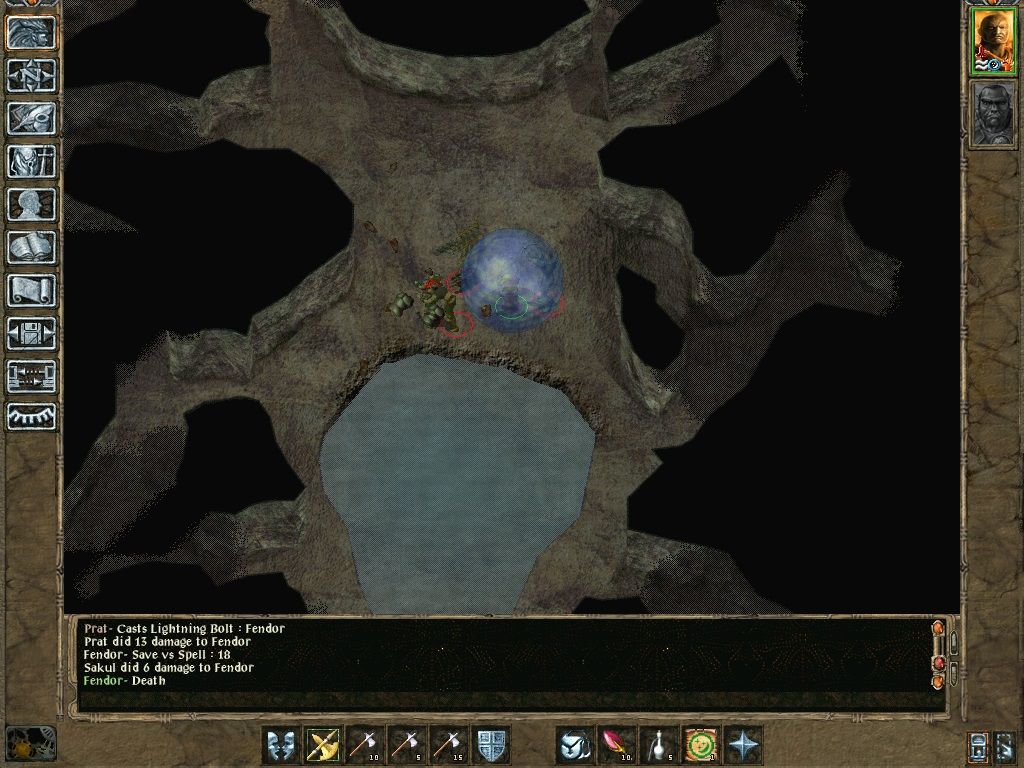Open the options floppy disk icon

pyautogui.click(x=31, y=333)
